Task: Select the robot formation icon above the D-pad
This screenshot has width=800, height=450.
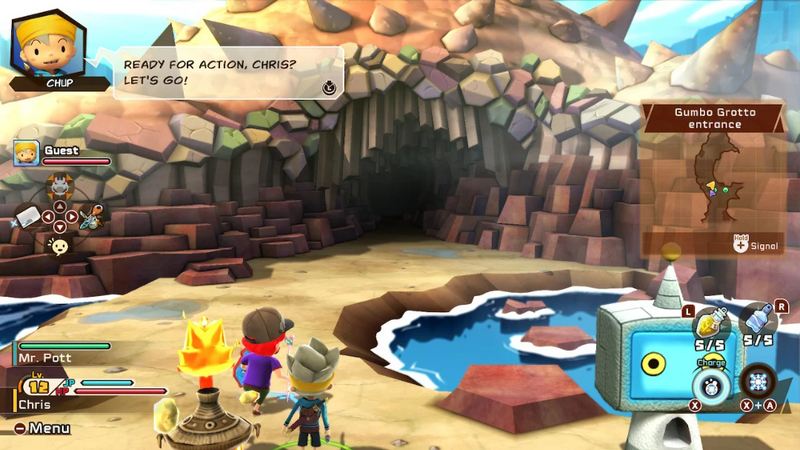Action: click(60, 184)
